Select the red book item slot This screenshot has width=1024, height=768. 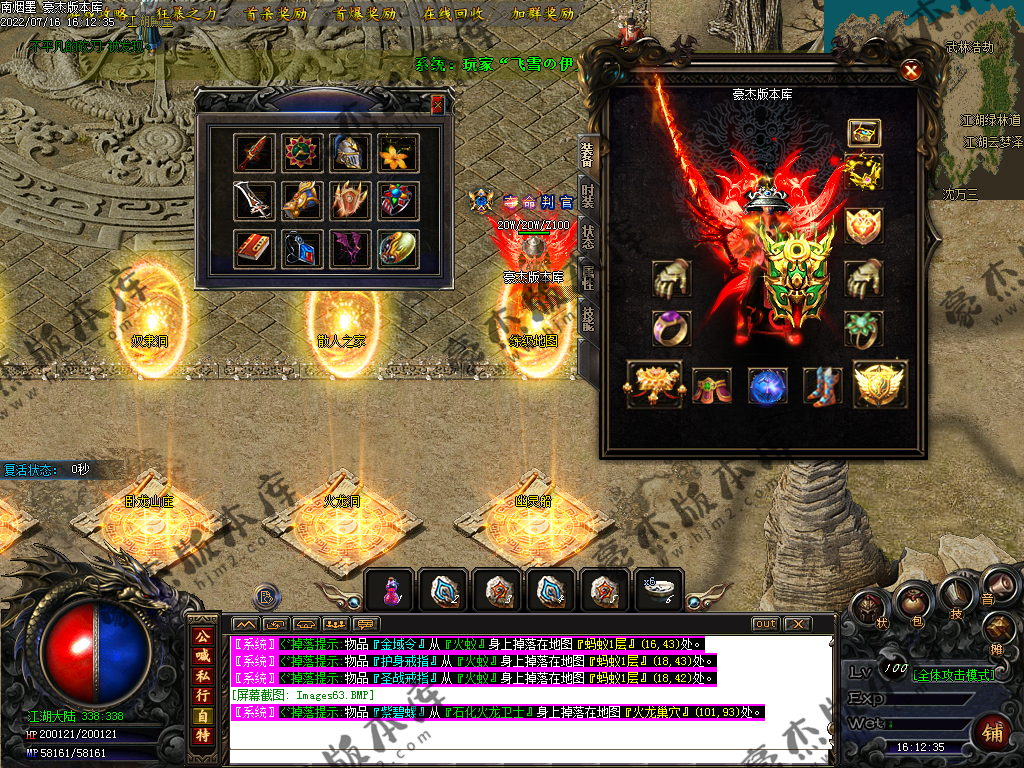point(254,249)
